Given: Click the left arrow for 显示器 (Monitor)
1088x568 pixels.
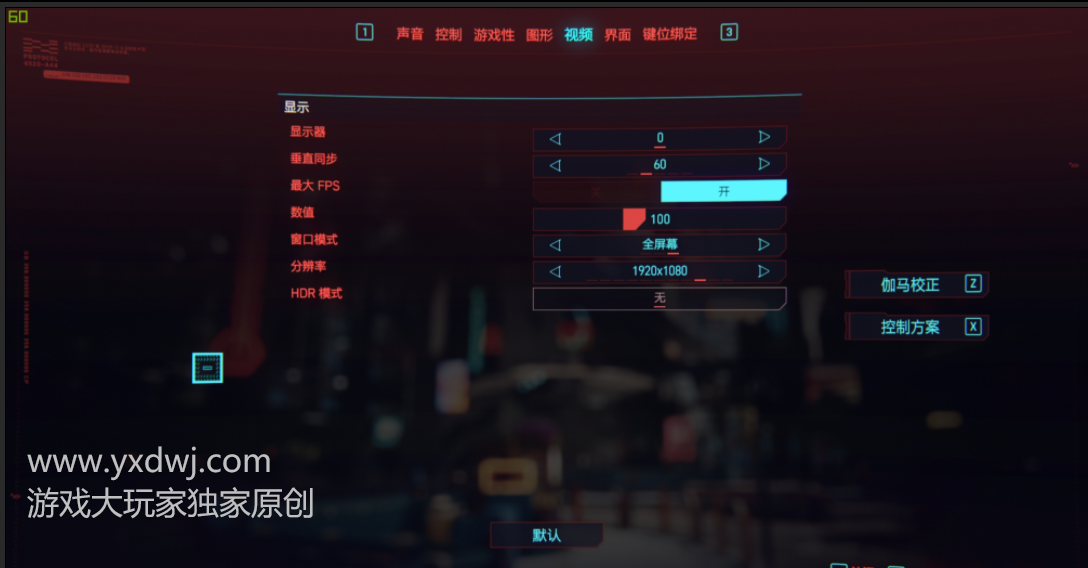Looking at the screenshot, I should tap(555, 138).
